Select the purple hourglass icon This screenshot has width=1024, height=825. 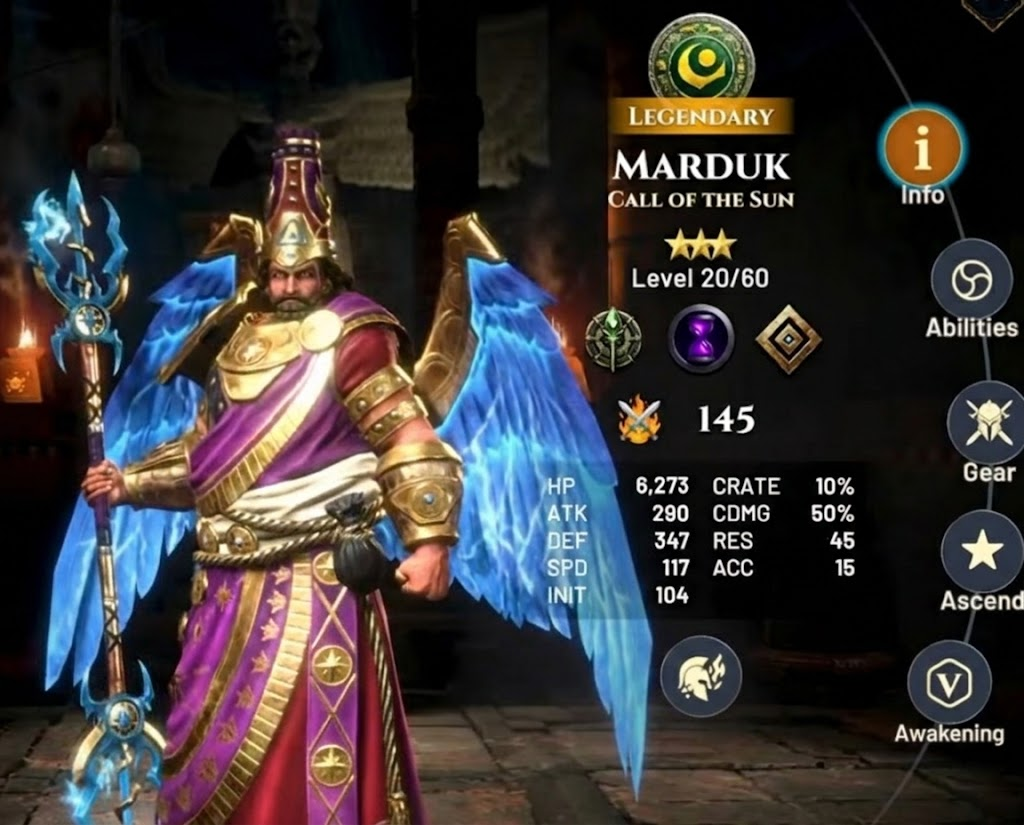(x=700, y=339)
